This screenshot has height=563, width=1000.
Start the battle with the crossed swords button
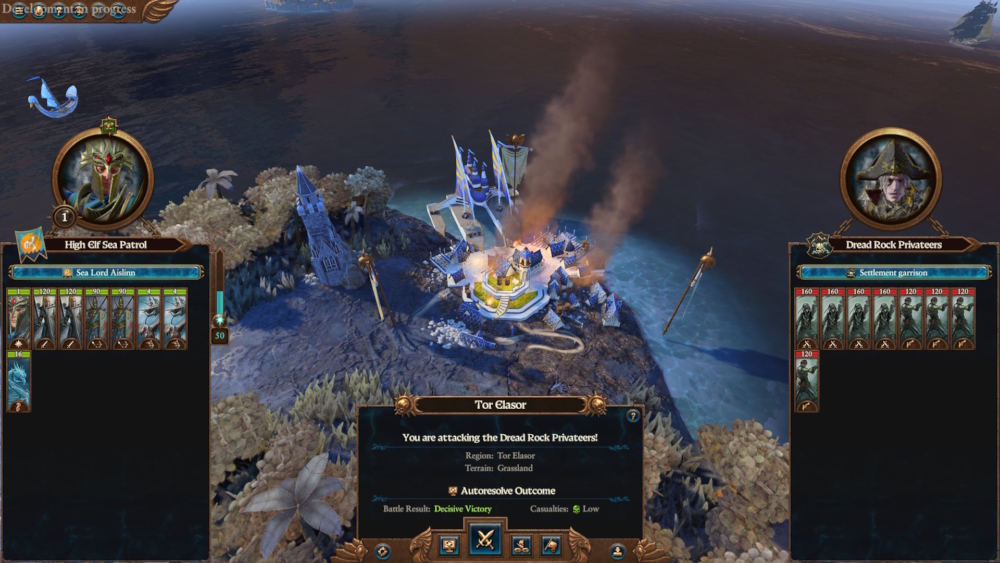(x=486, y=540)
